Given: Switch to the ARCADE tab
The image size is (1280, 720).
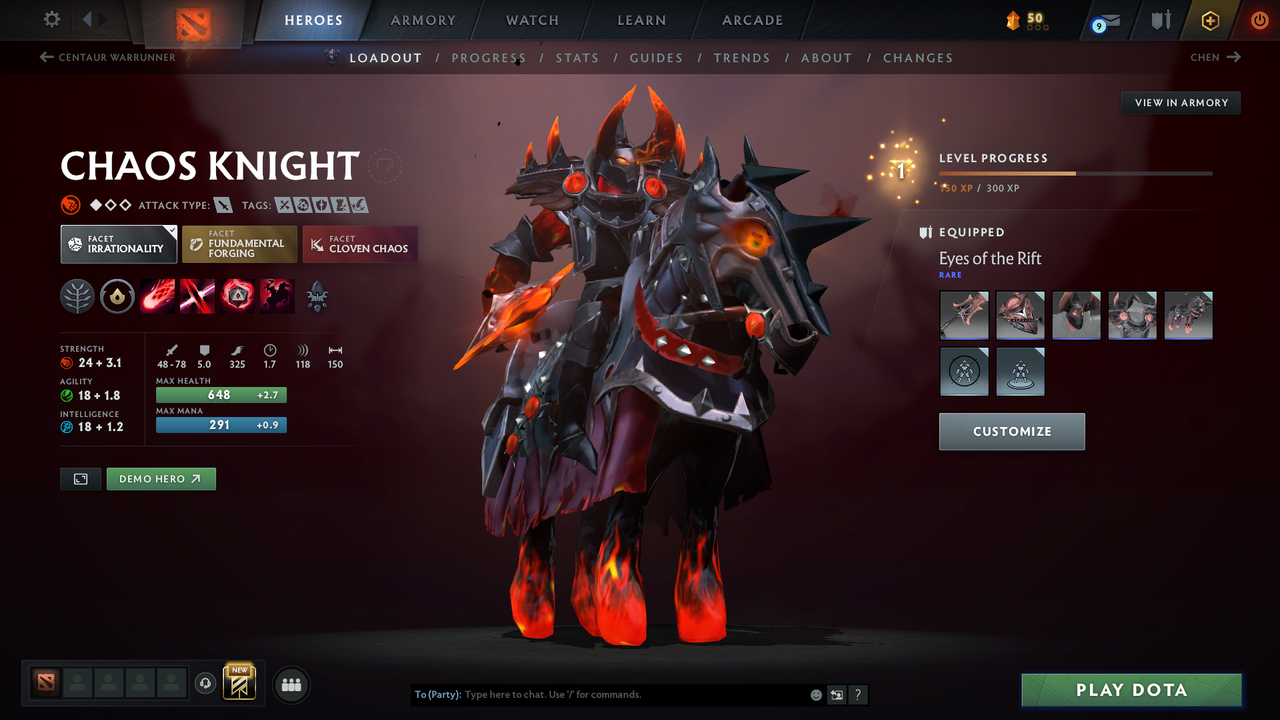Looking at the screenshot, I should pos(751,20).
